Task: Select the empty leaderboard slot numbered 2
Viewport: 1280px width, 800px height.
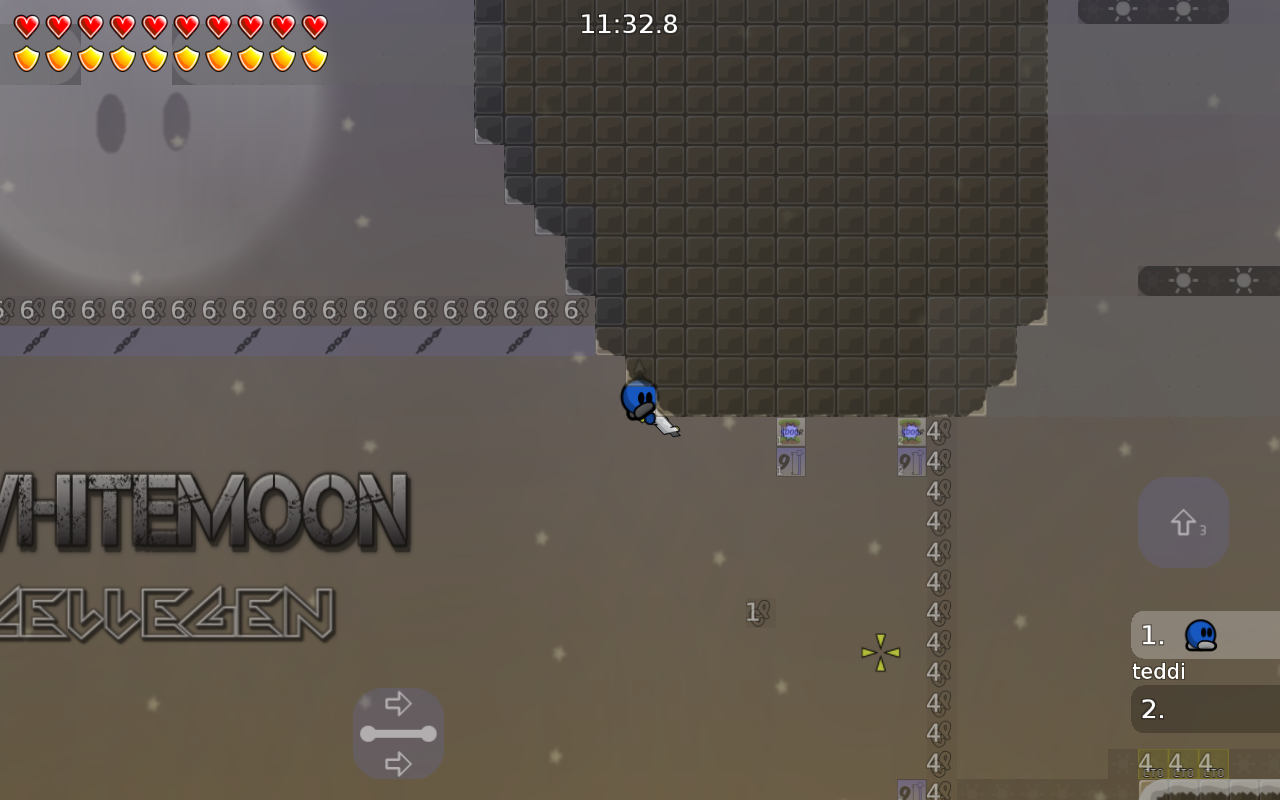Action: [1152, 709]
